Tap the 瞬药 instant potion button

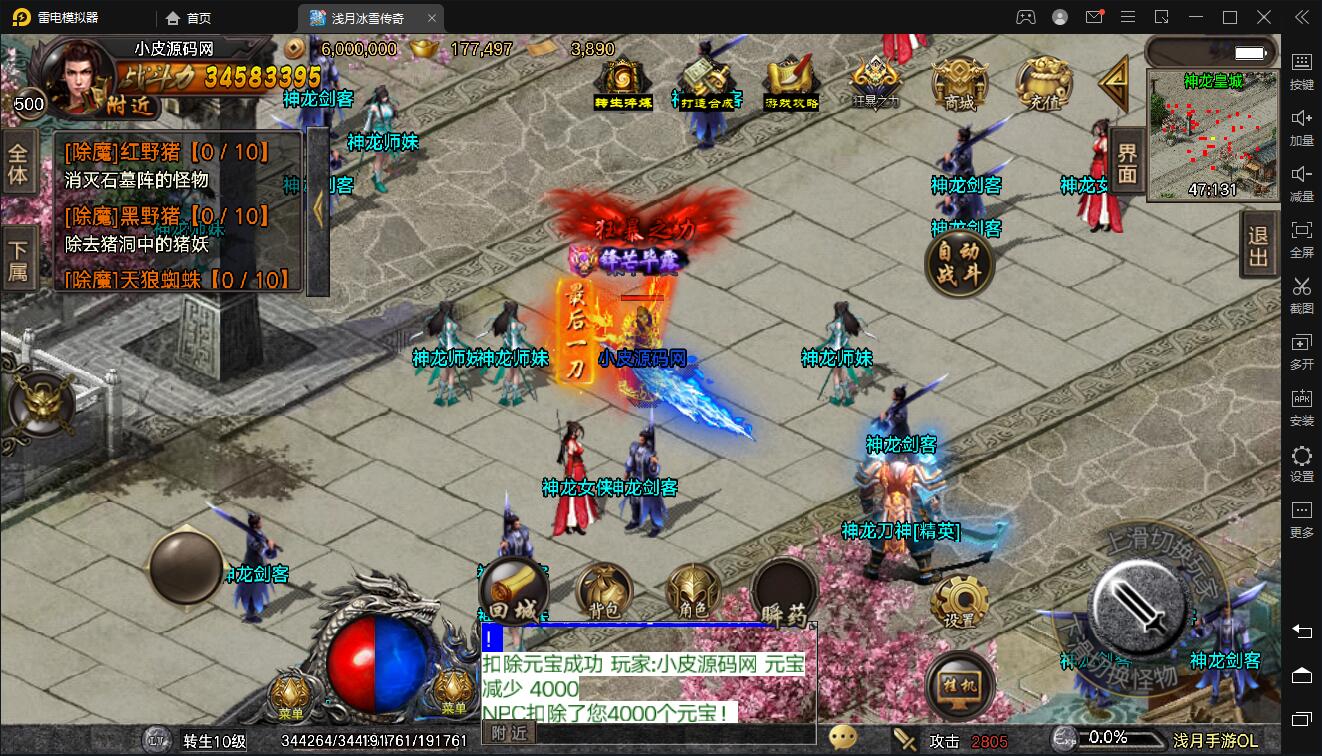click(x=784, y=593)
